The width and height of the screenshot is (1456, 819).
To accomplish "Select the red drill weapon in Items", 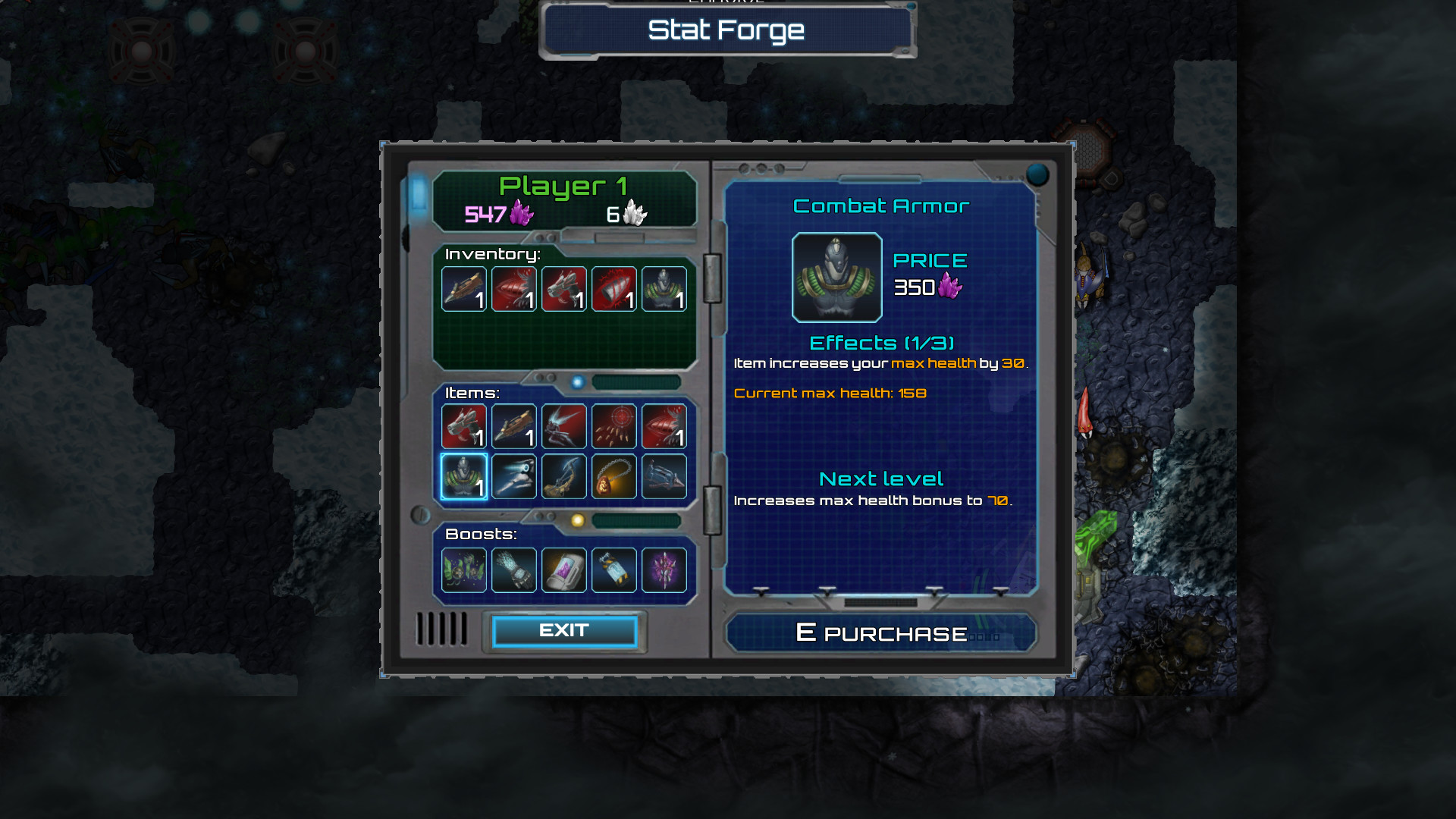I will (x=664, y=426).
